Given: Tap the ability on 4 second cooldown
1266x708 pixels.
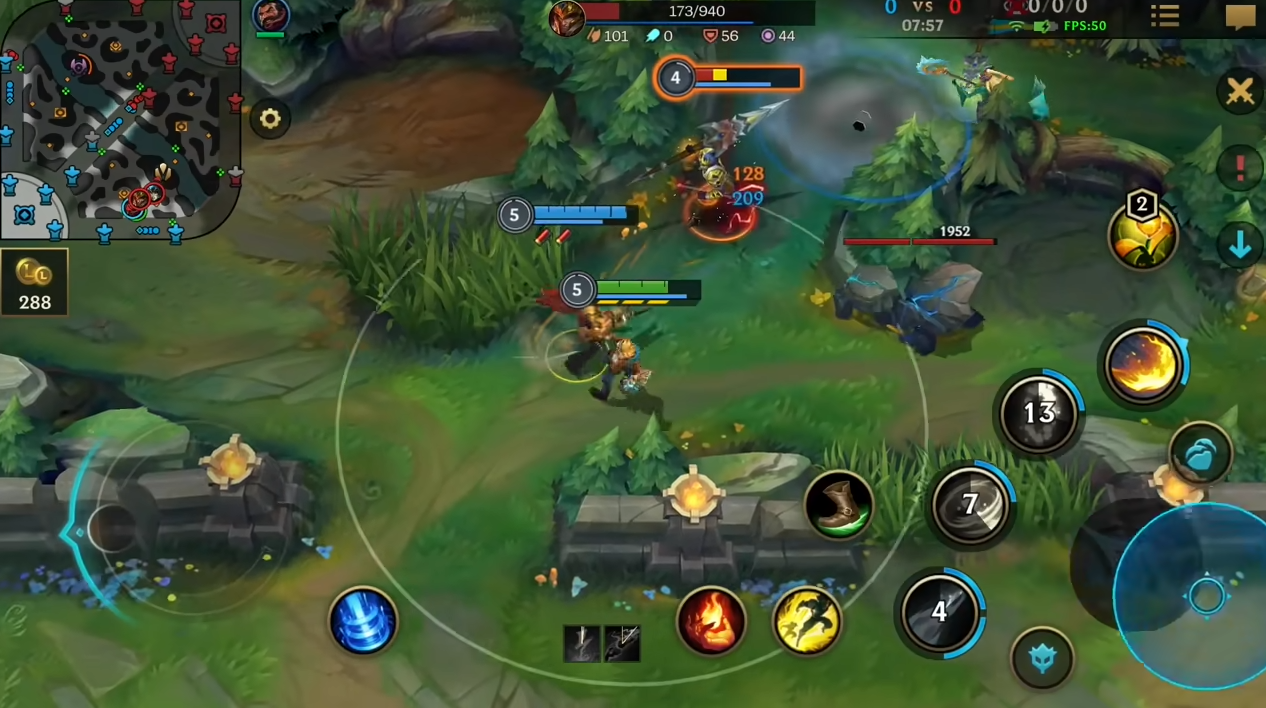Looking at the screenshot, I should point(940,611).
